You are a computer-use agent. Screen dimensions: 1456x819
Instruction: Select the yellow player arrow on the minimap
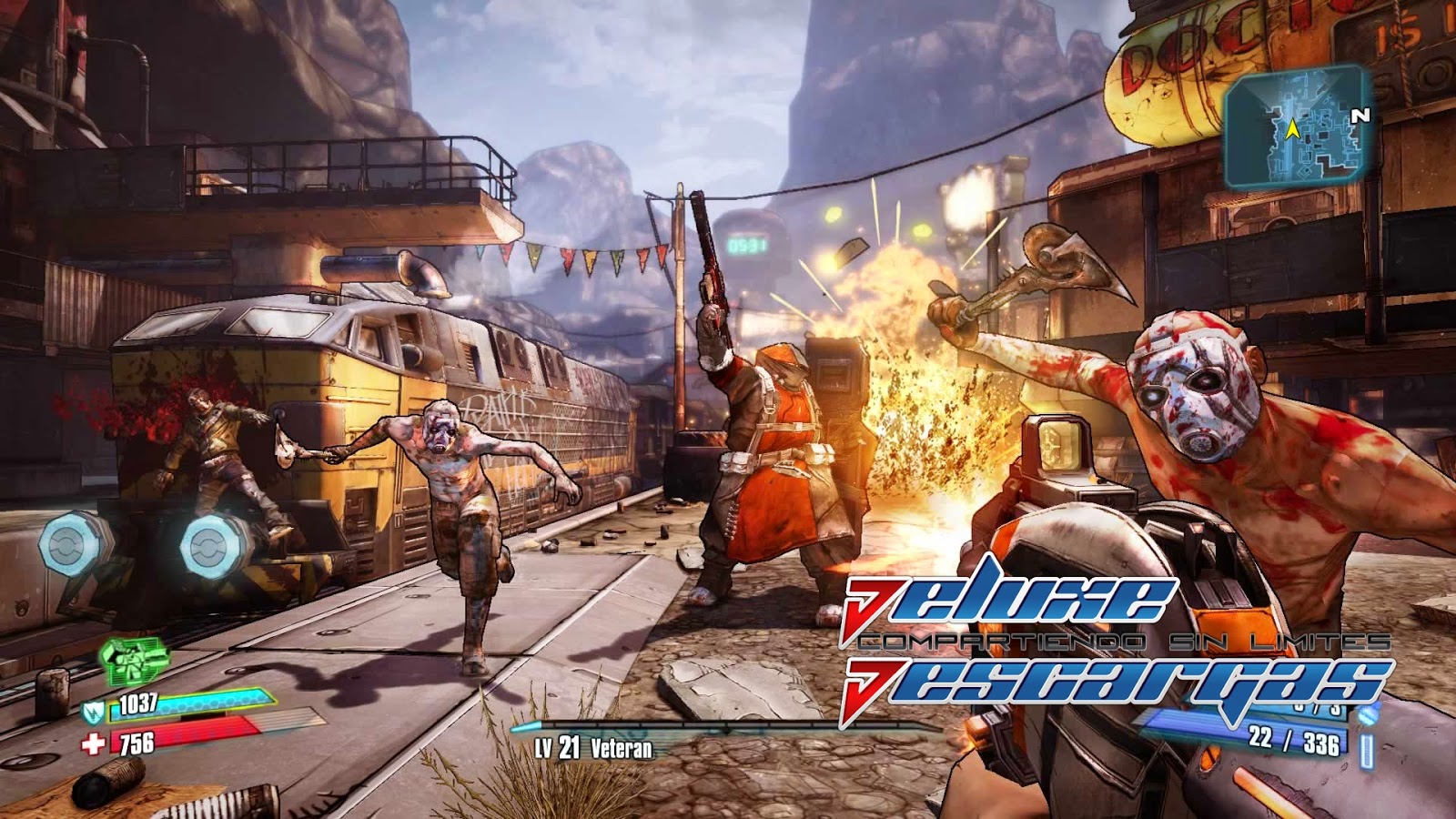coord(1291,130)
